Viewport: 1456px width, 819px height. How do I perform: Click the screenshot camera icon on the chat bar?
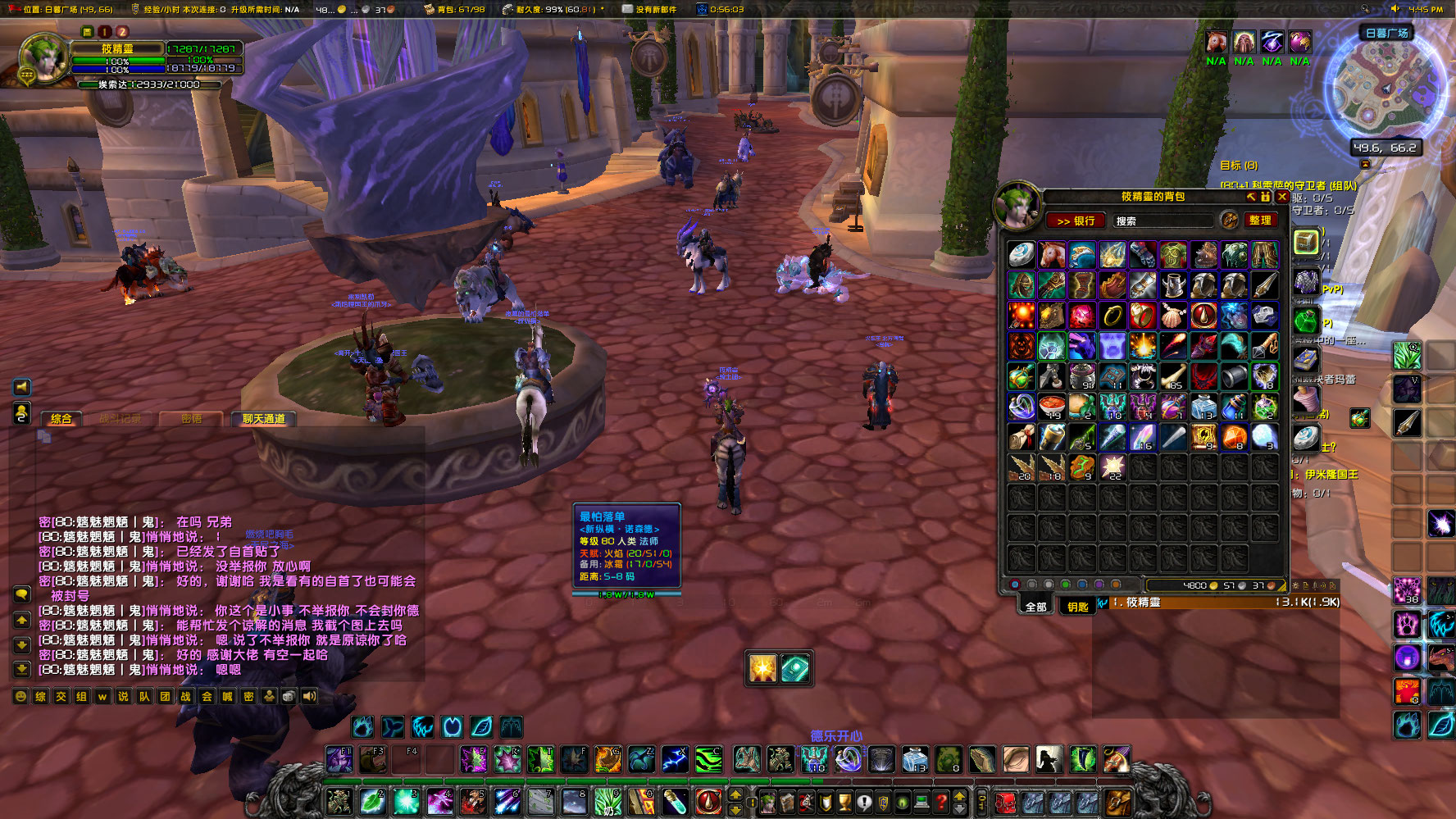[x=289, y=696]
